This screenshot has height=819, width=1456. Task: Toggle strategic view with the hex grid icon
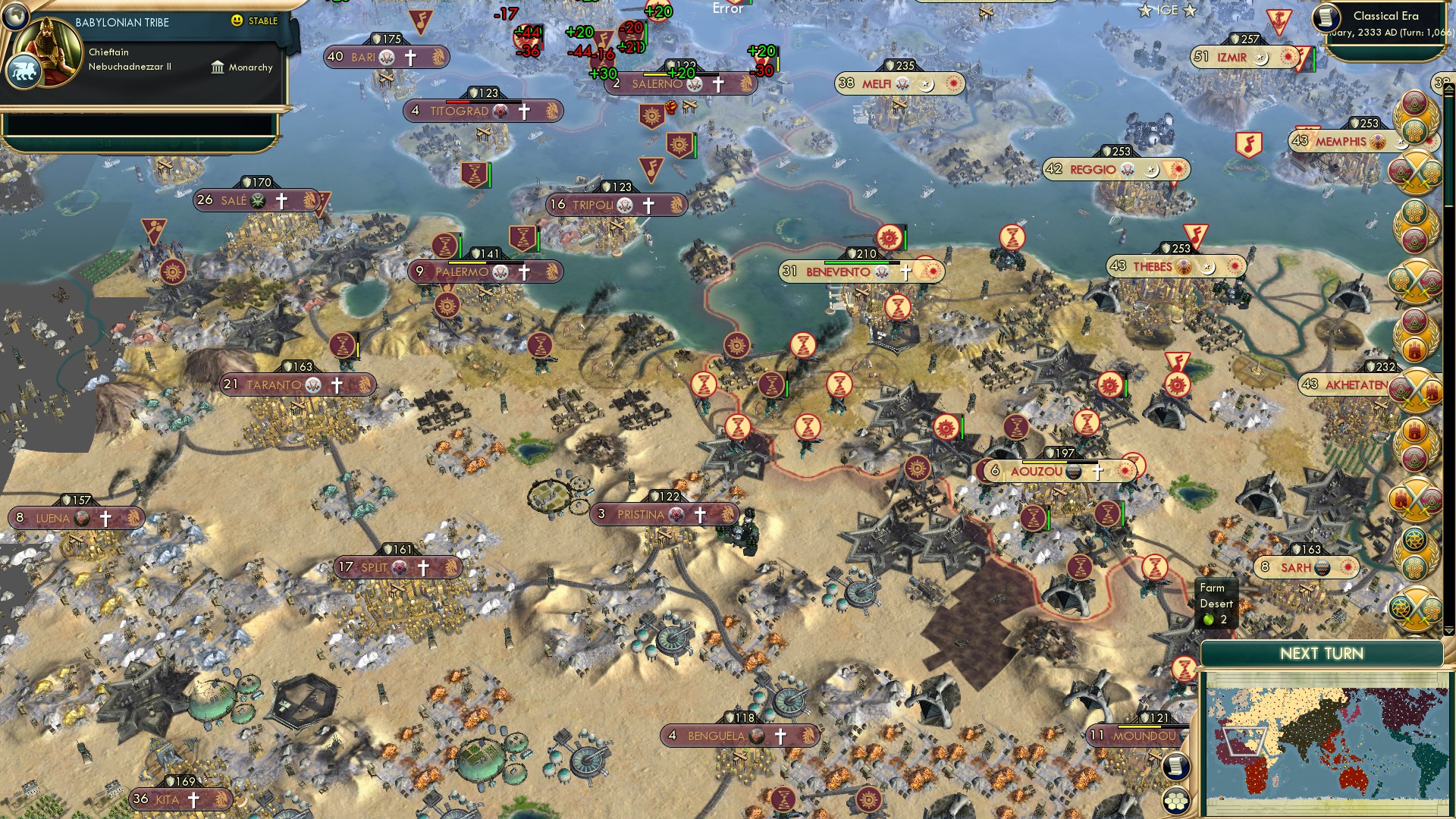click(1176, 800)
